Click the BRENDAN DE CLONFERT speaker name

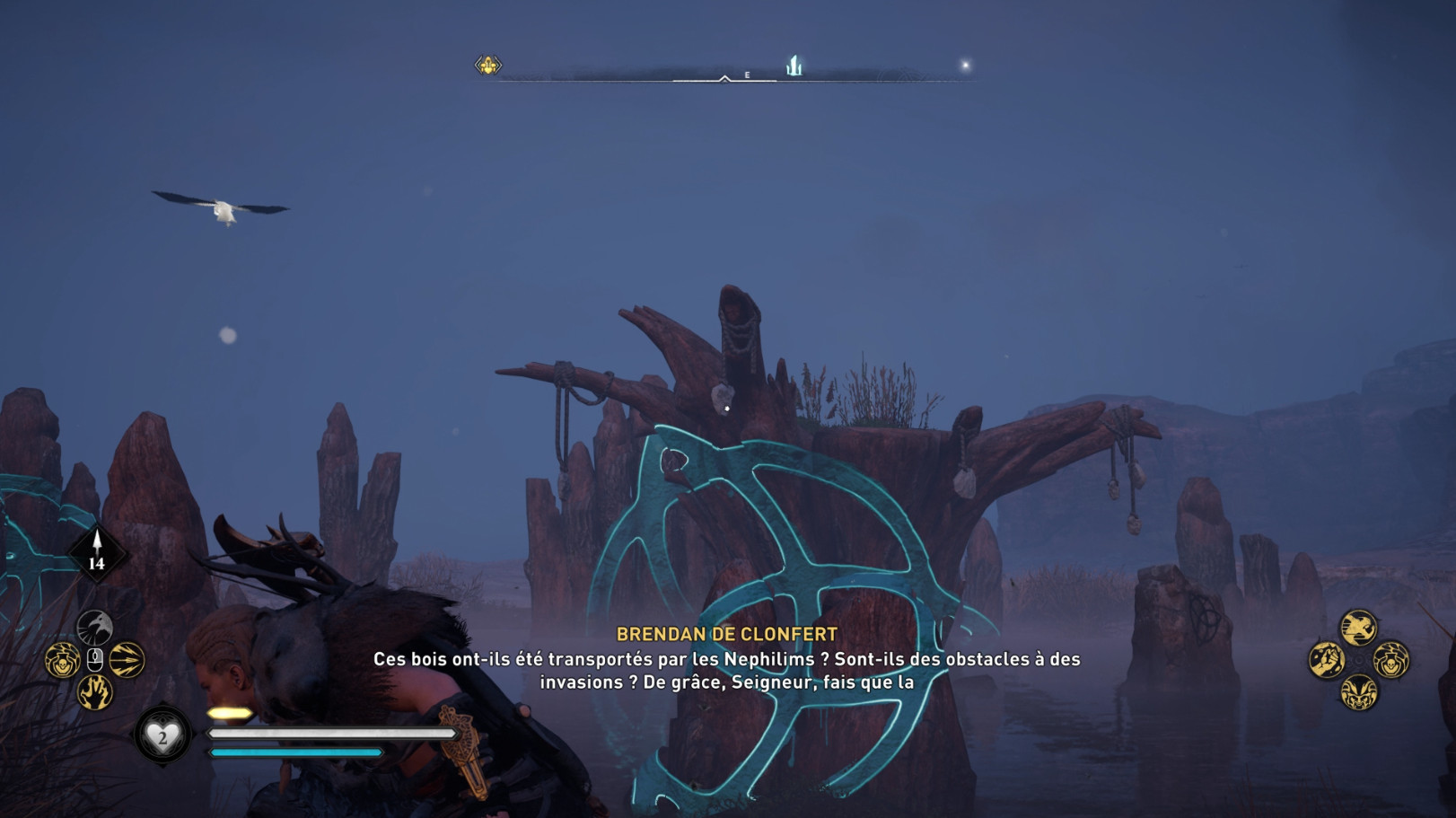(728, 634)
